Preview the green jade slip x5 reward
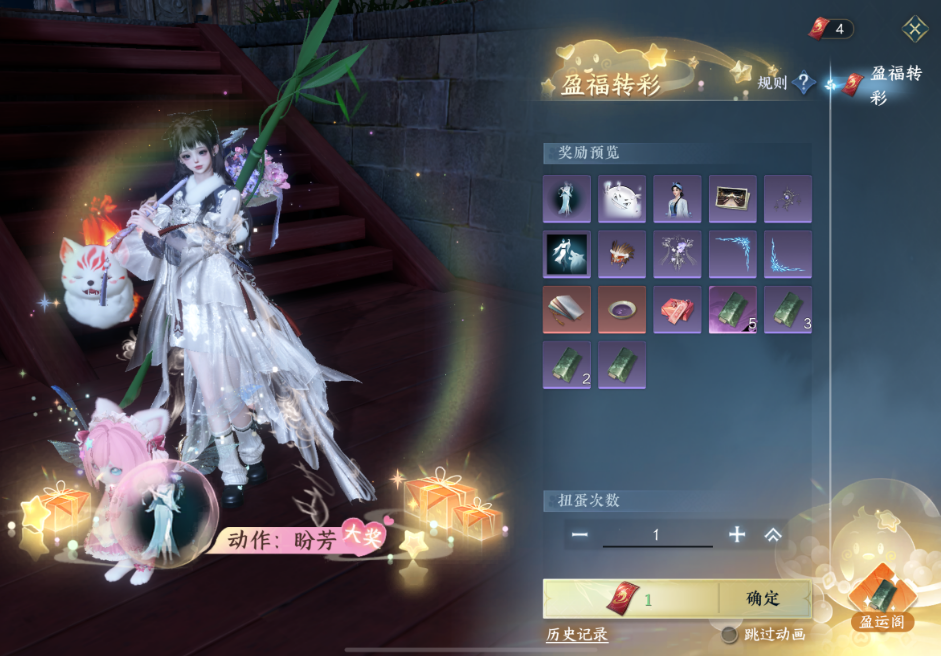Screen dimensions: 941x656 click(x=732, y=309)
